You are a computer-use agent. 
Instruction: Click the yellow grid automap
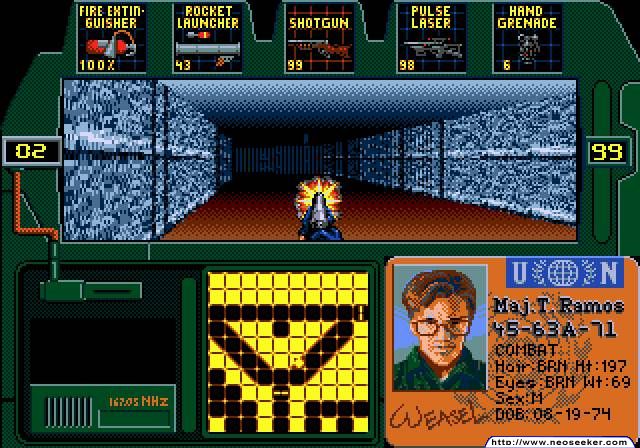(x=287, y=353)
